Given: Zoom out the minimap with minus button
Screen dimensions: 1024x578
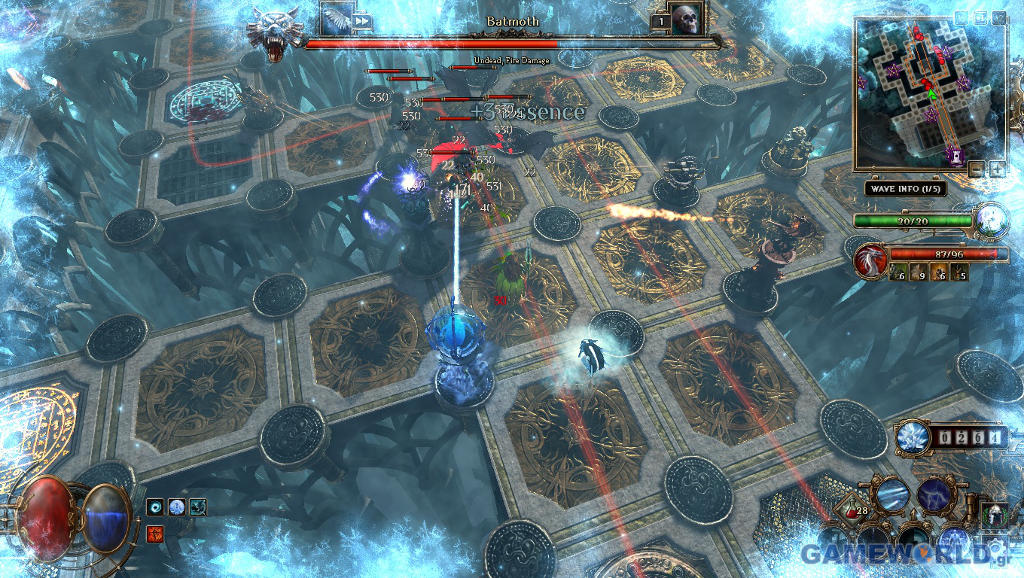Looking at the screenshot, I should [976, 169].
